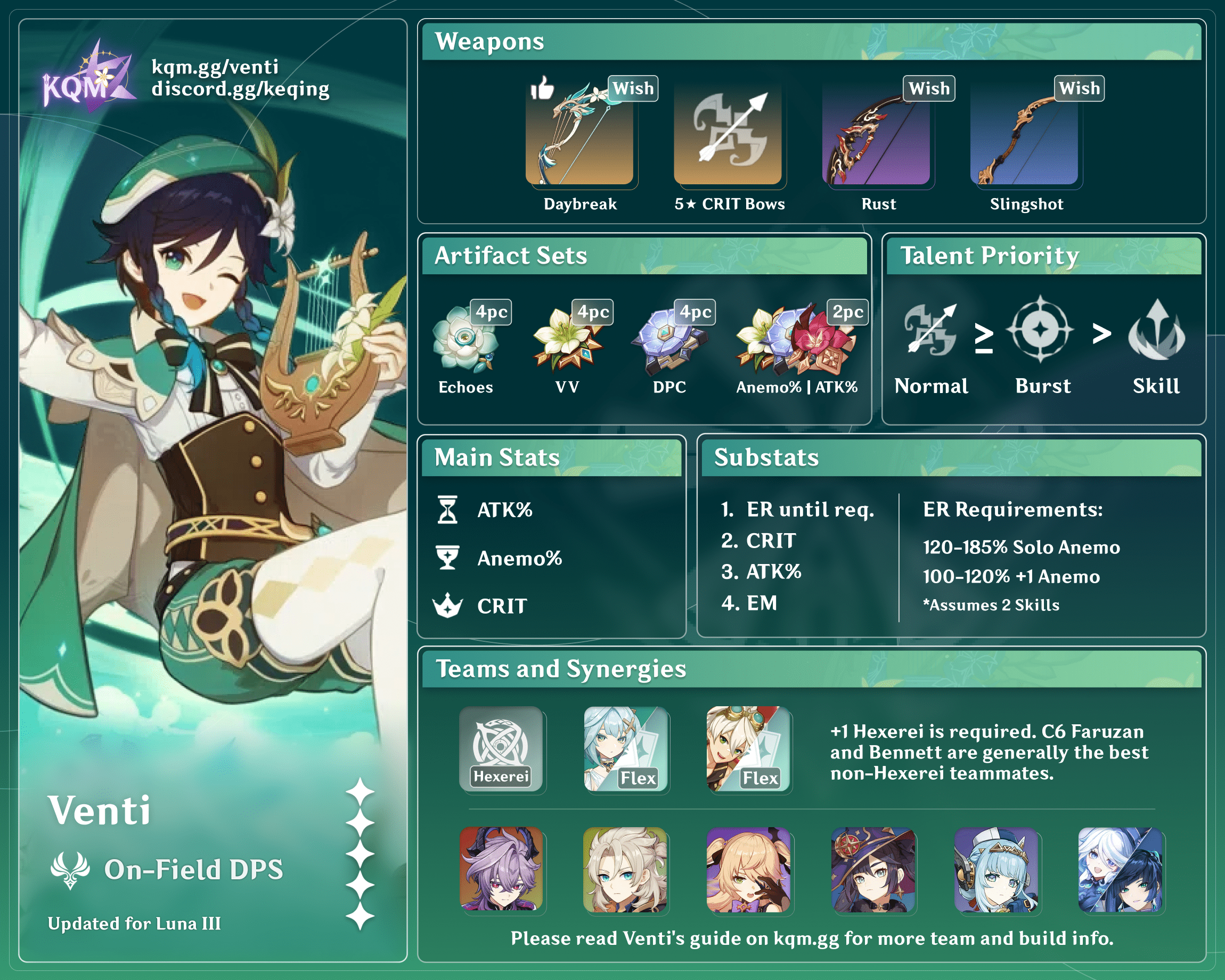The height and width of the screenshot is (980, 1225).
Task: Click the Albedo character portrait
Action: pos(625,869)
